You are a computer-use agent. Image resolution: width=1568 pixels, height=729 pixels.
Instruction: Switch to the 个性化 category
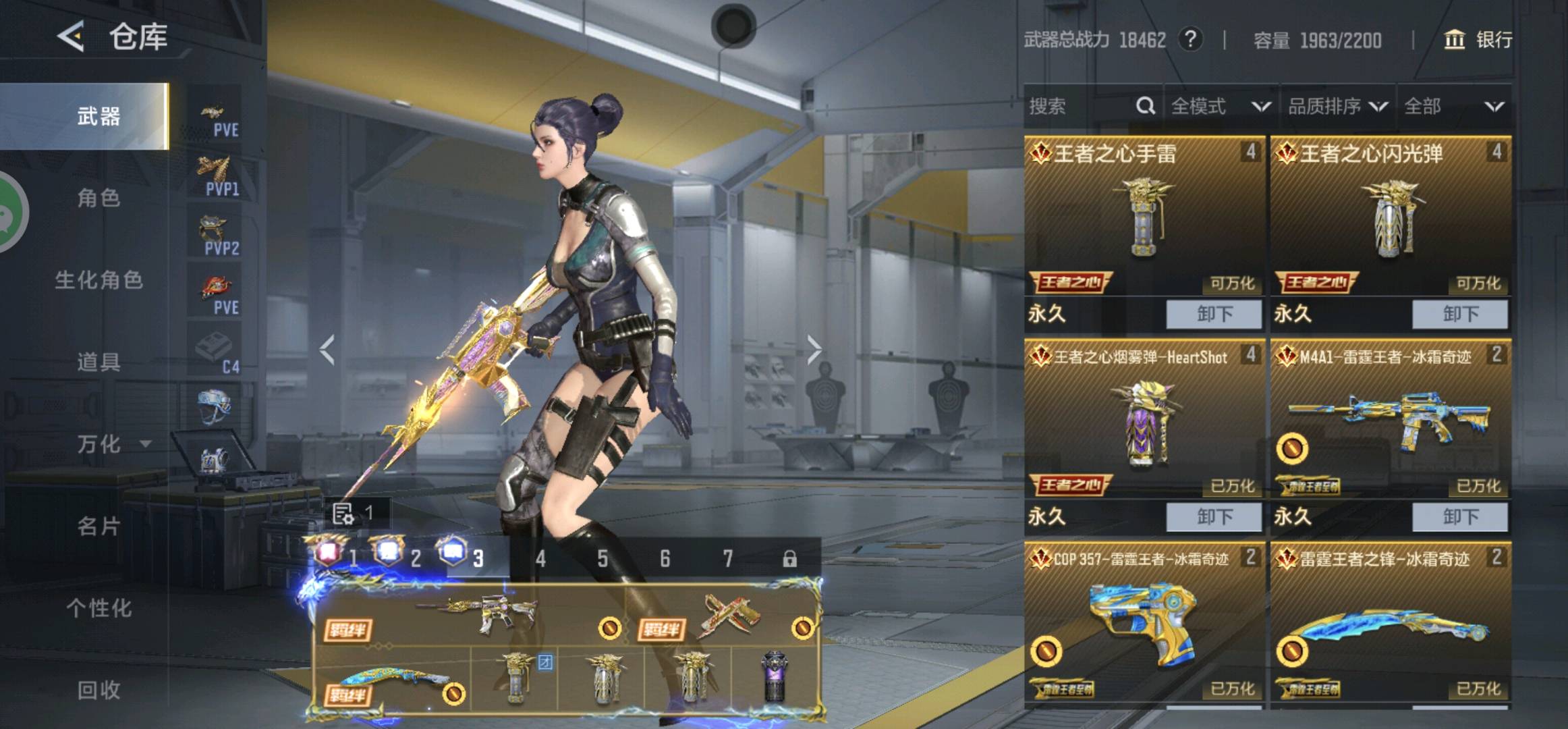pyautogui.click(x=99, y=607)
